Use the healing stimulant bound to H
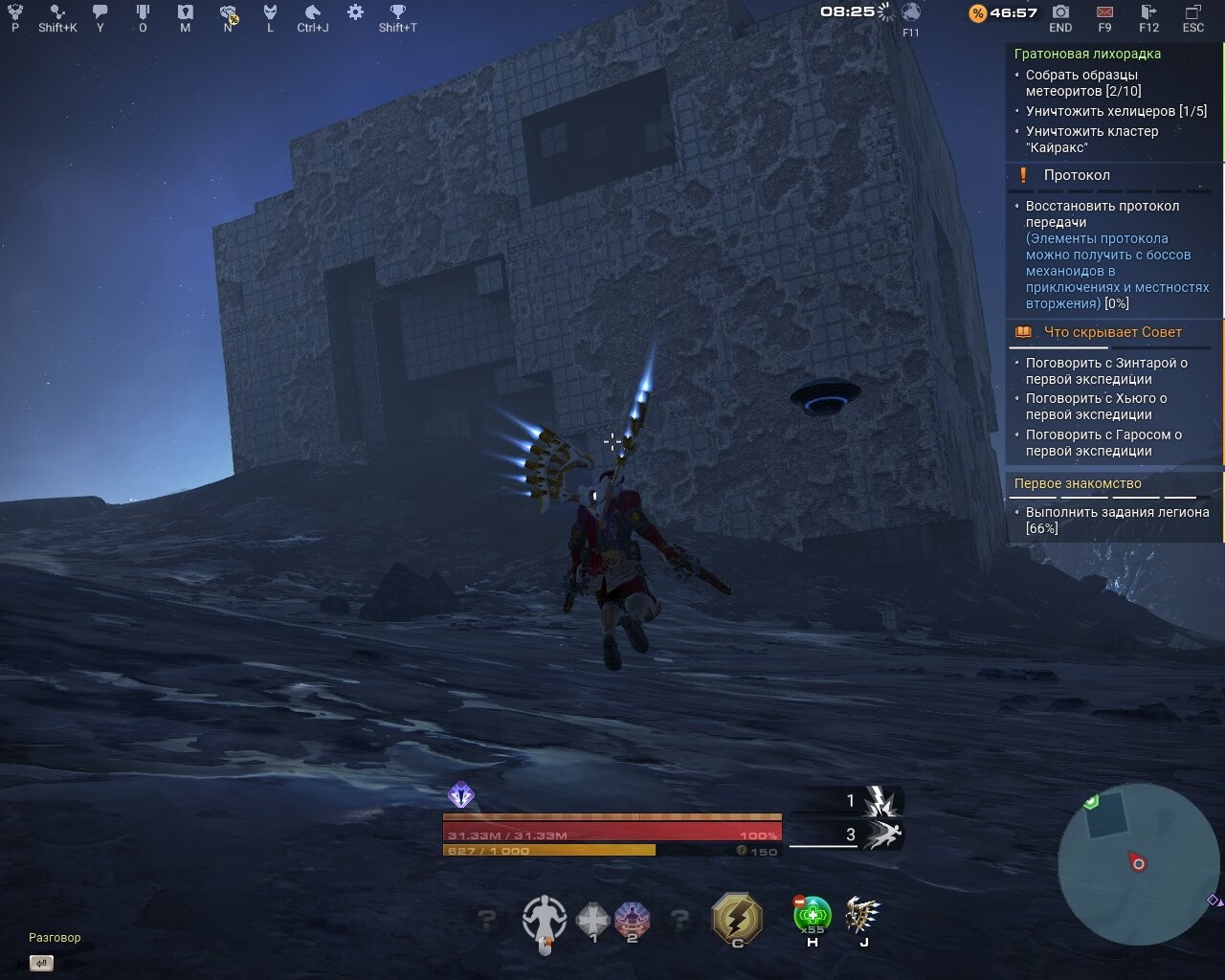 pyautogui.click(x=812, y=919)
